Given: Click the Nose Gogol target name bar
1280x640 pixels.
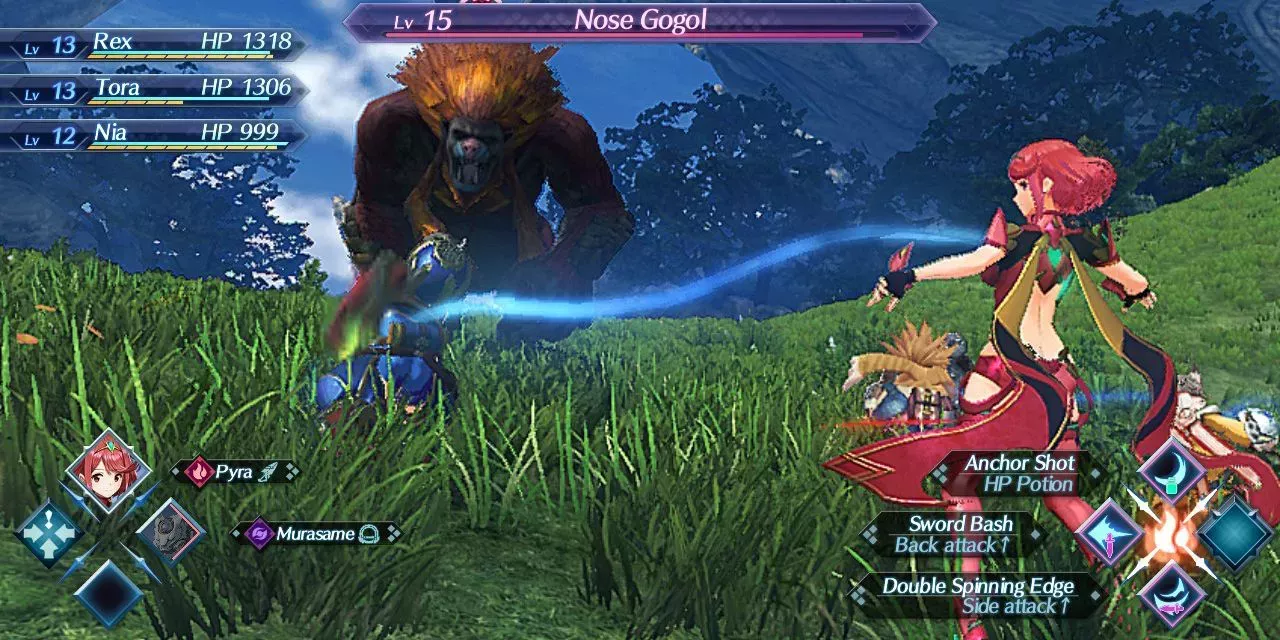Looking at the screenshot, I should [x=640, y=22].
